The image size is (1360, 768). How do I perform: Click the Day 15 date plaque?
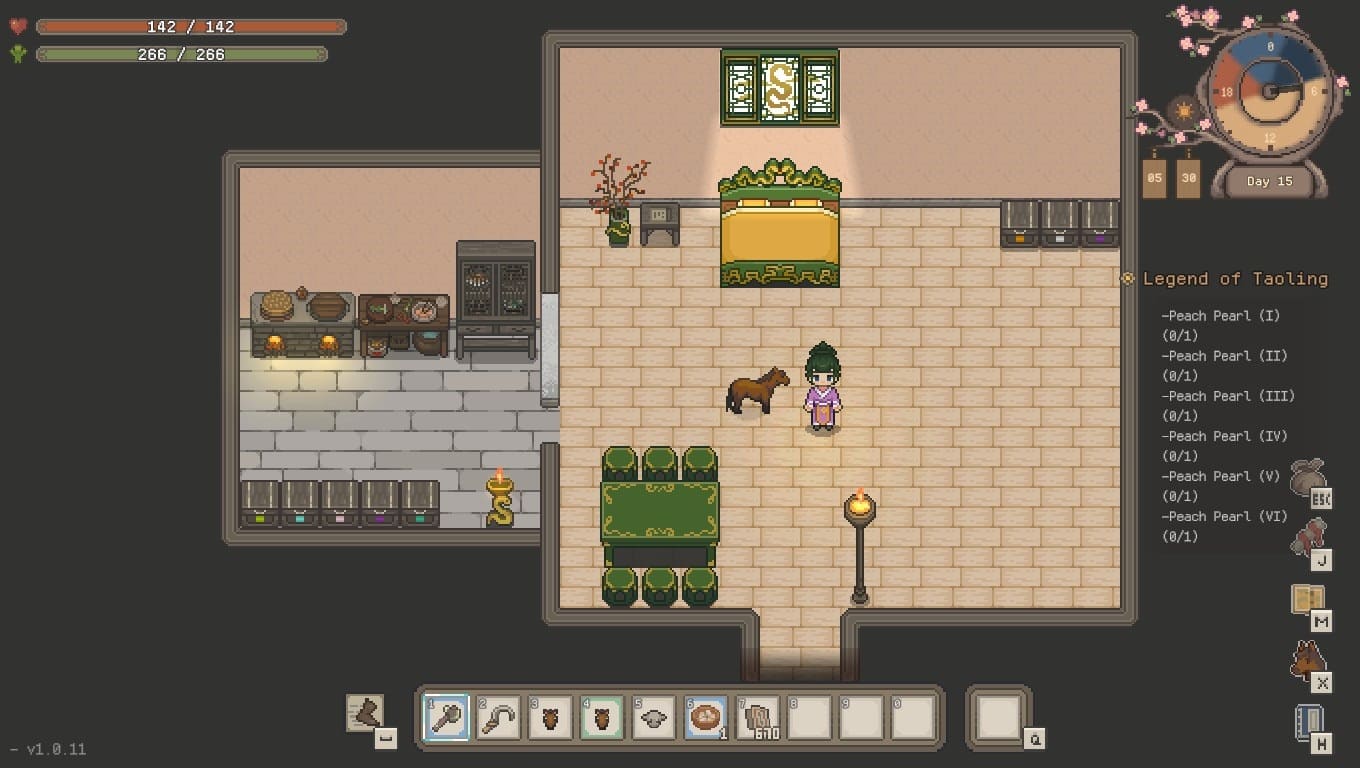(1269, 182)
